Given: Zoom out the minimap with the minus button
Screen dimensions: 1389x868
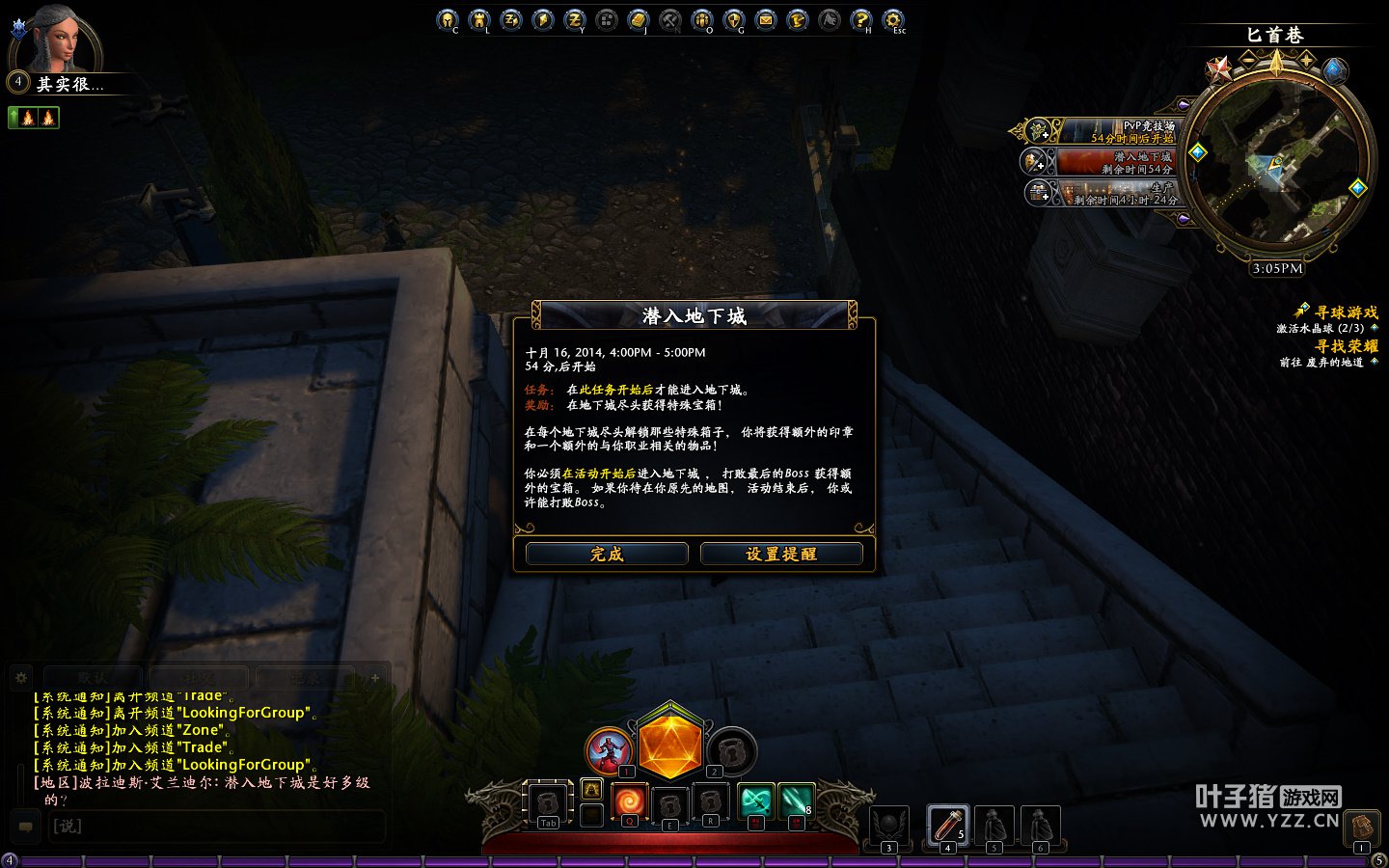Looking at the screenshot, I should point(1248,60).
